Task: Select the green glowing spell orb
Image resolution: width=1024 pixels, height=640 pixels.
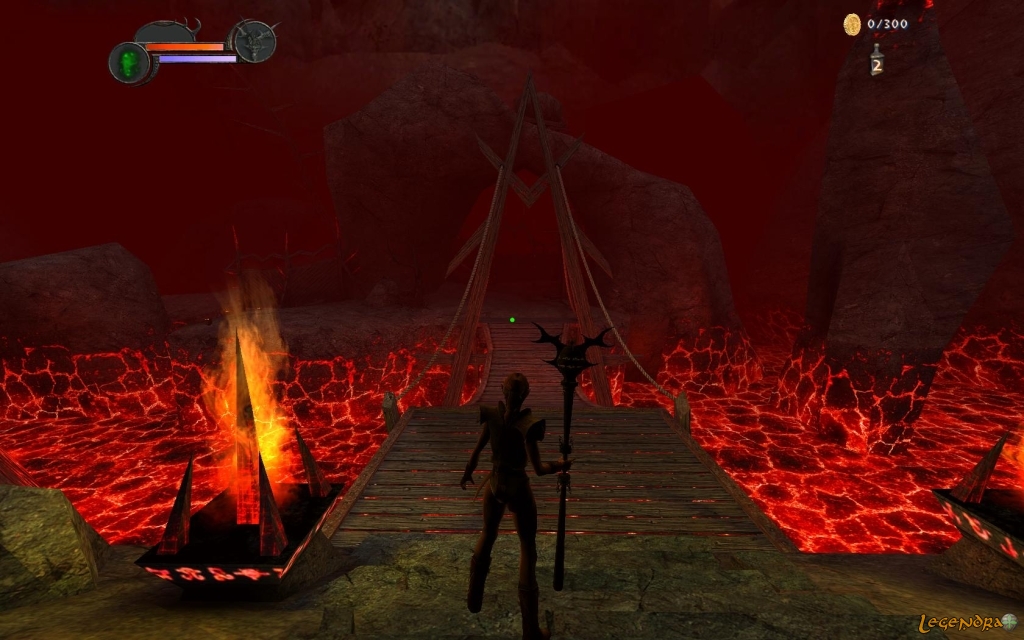Action: coord(129,63)
